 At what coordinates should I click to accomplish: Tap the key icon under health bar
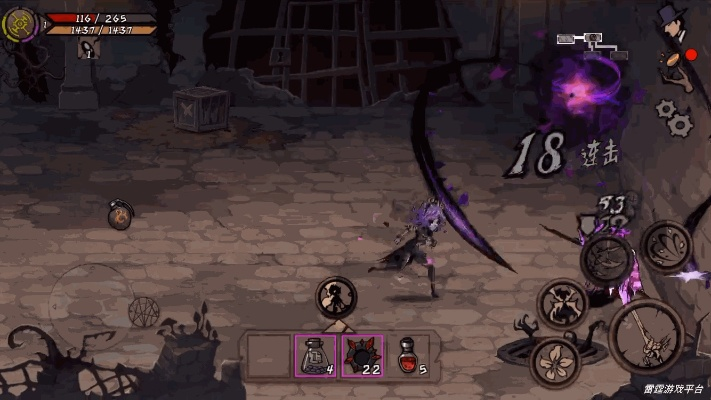click(89, 49)
